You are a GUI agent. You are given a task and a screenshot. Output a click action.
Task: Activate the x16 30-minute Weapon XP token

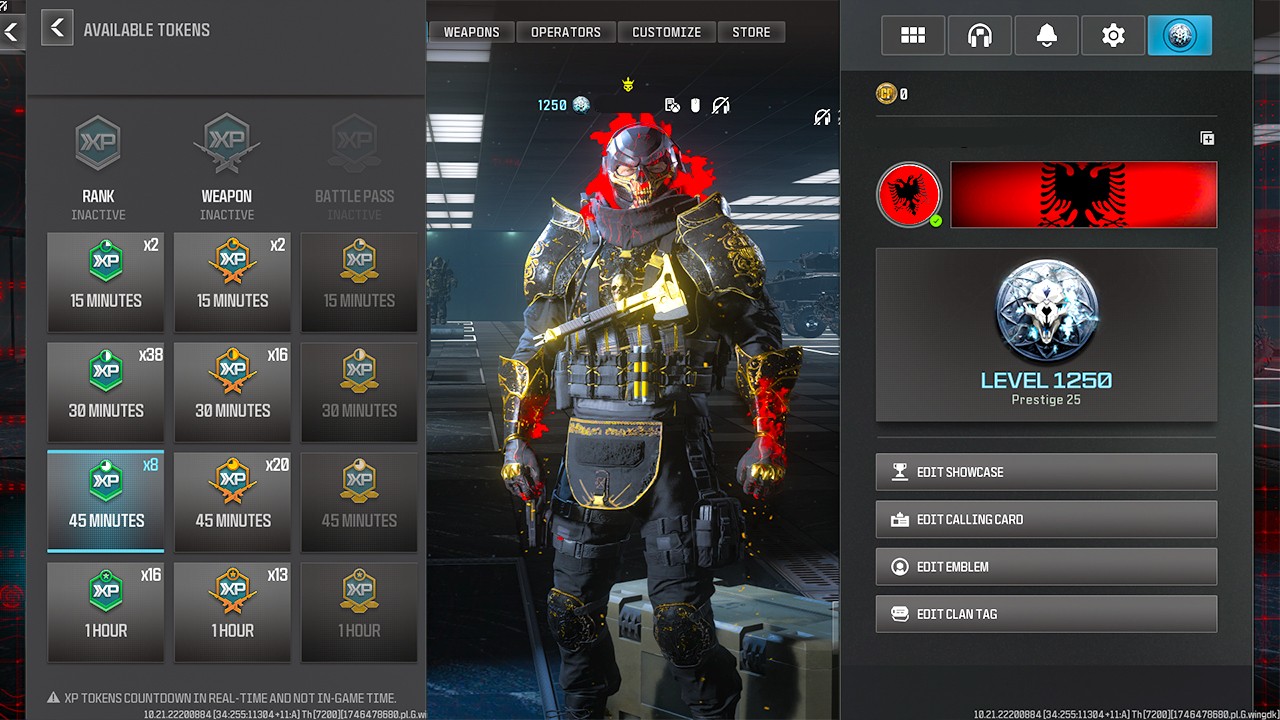pos(232,392)
